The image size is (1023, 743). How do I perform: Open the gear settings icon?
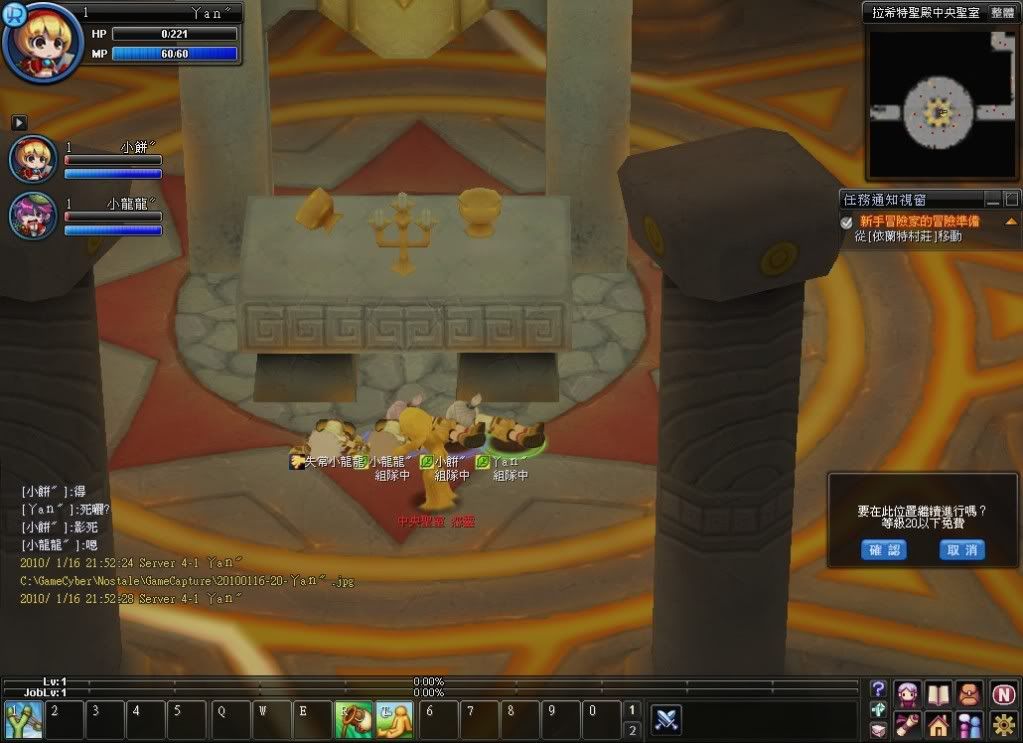[x=1004, y=724]
